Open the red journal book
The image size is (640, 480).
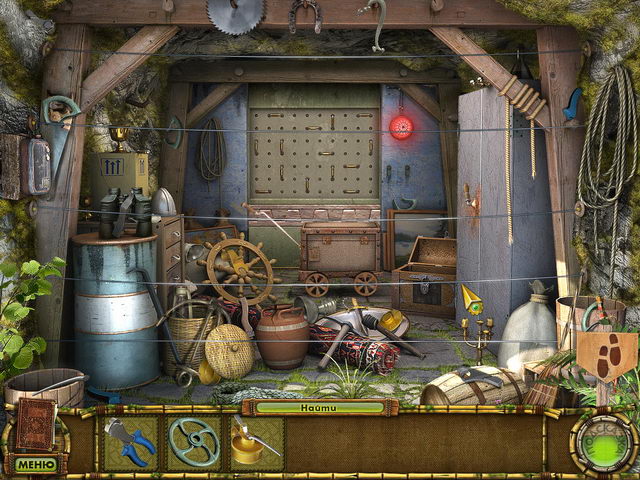[x=33, y=424]
